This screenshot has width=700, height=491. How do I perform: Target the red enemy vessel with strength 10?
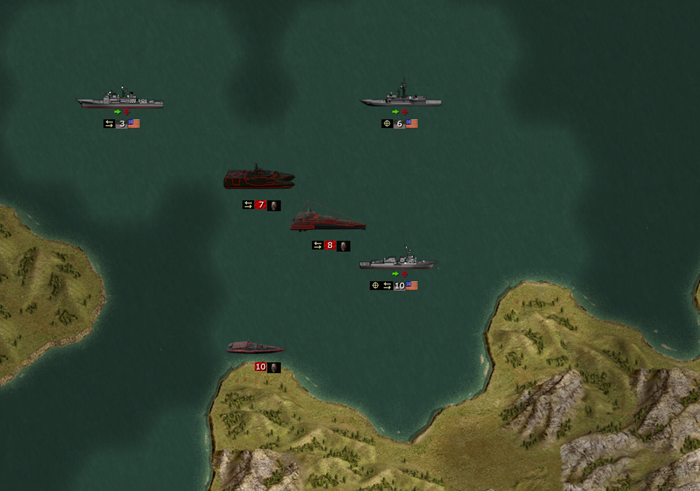pyautogui.click(x=255, y=347)
